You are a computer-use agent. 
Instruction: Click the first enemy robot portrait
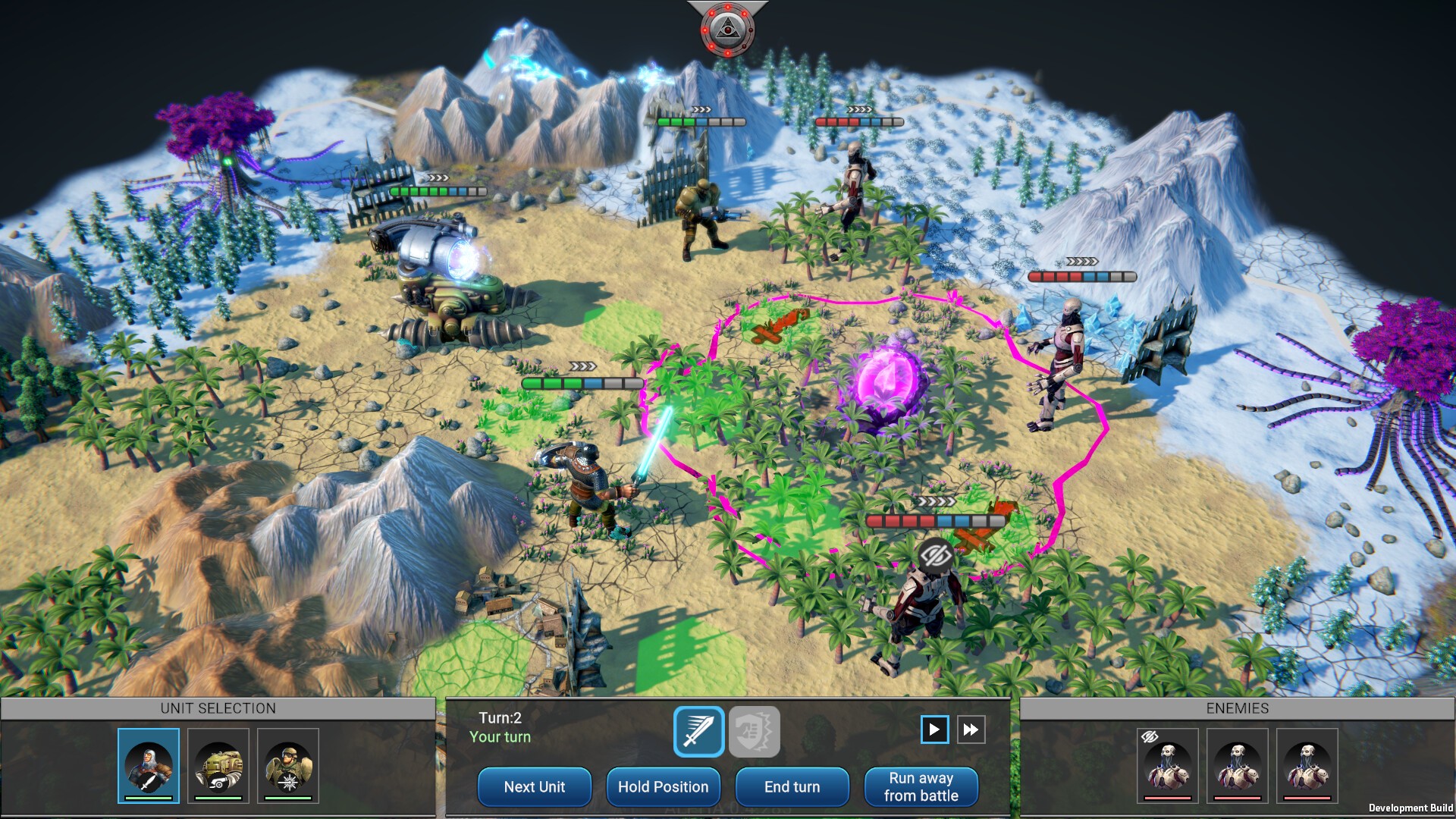pyautogui.click(x=1168, y=766)
